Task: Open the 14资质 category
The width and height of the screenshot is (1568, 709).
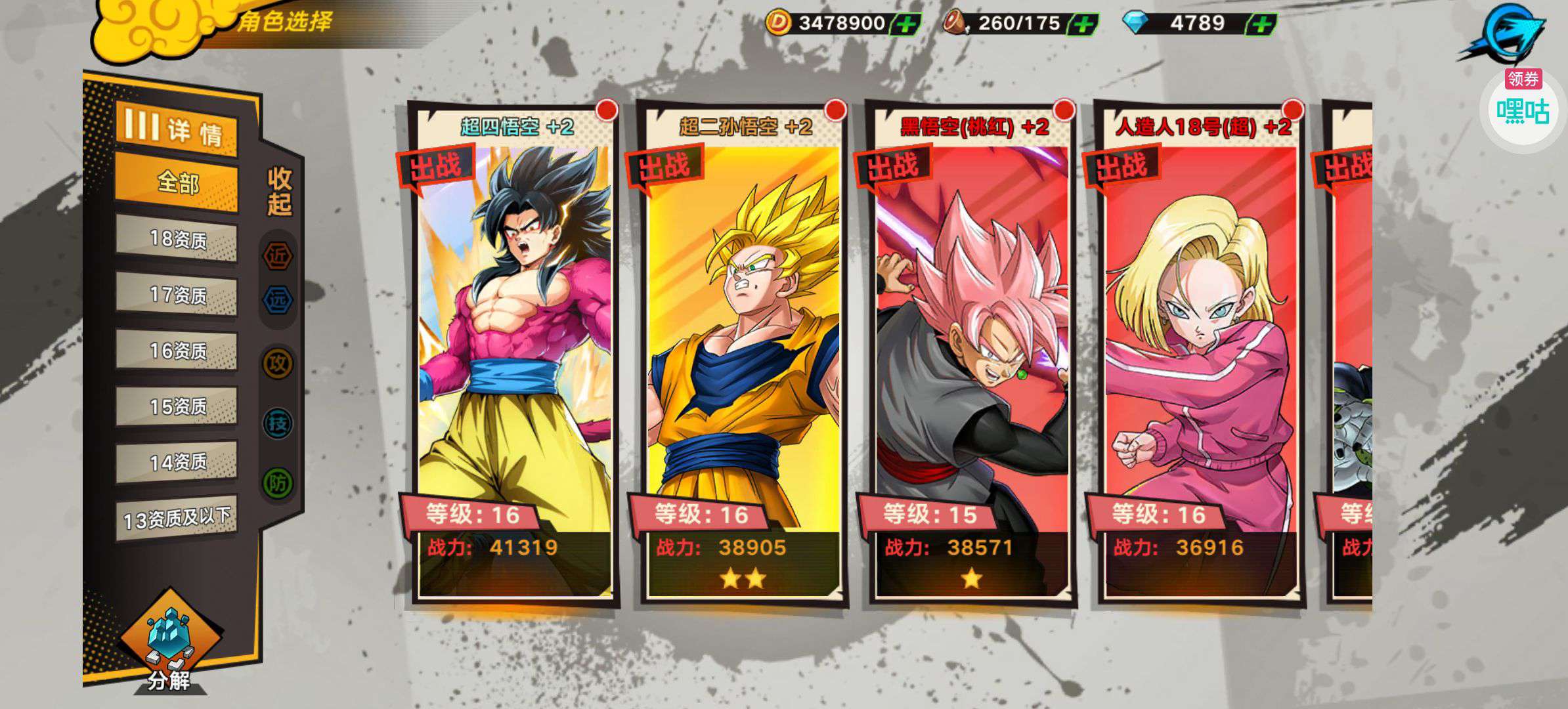Action: [177, 462]
